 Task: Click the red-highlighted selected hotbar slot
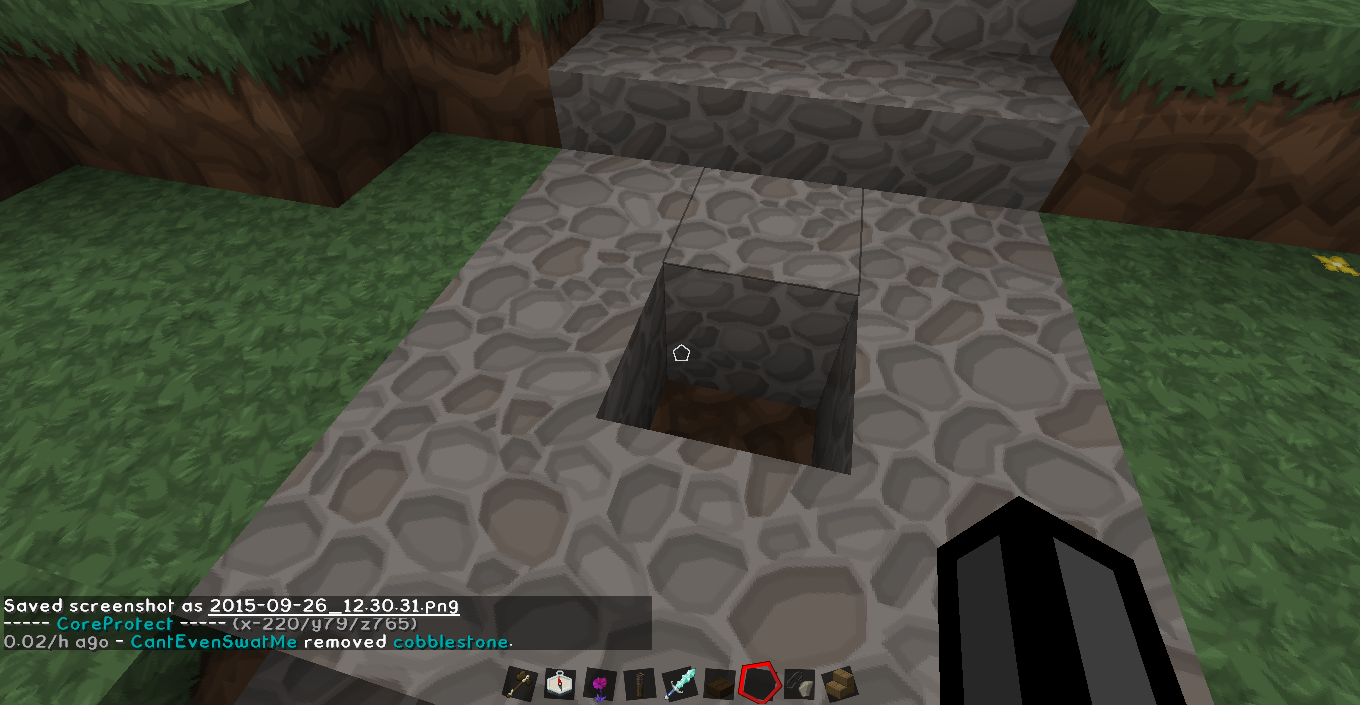coord(758,684)
